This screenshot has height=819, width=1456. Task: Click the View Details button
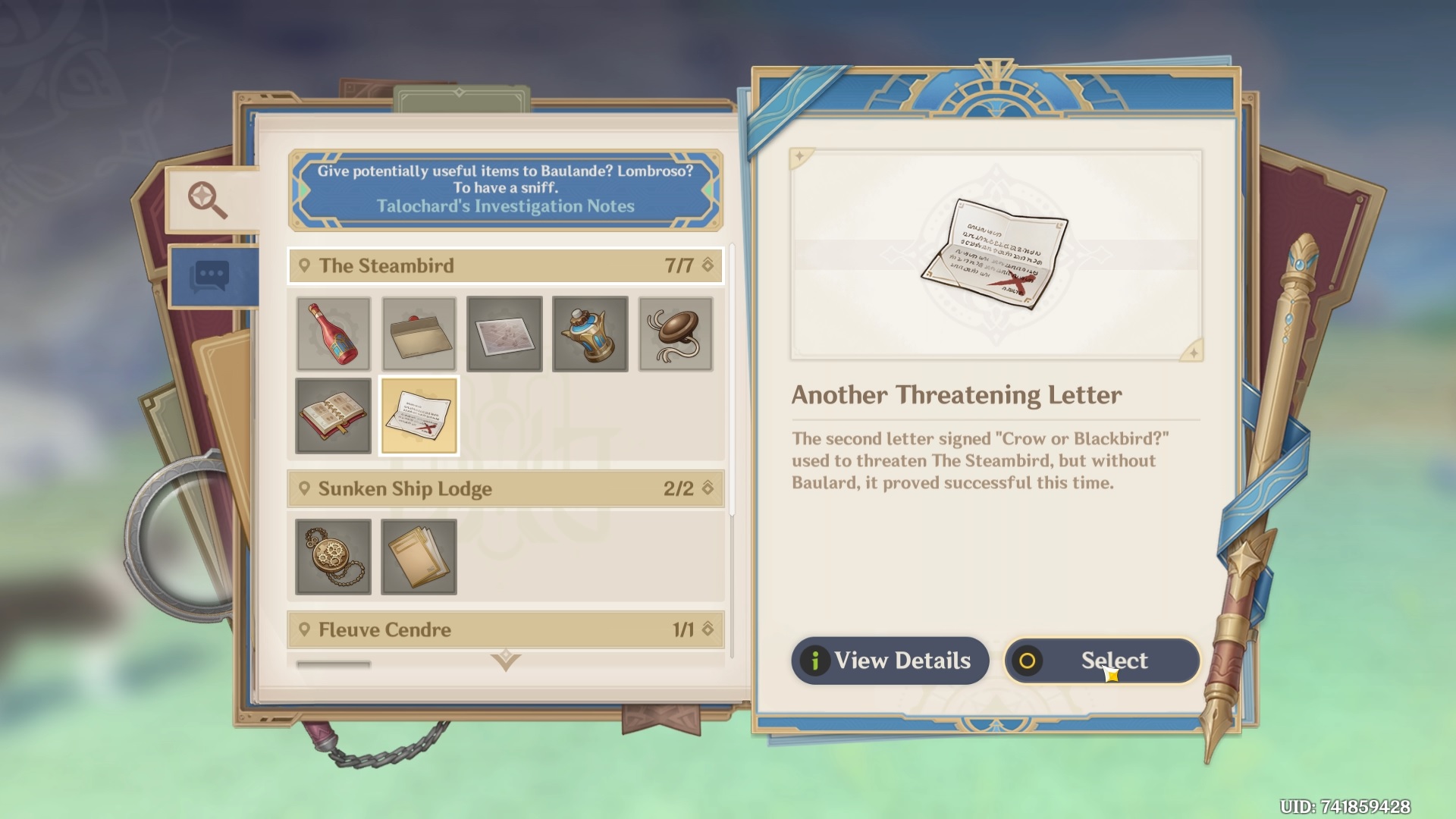(x=890, y=661)
